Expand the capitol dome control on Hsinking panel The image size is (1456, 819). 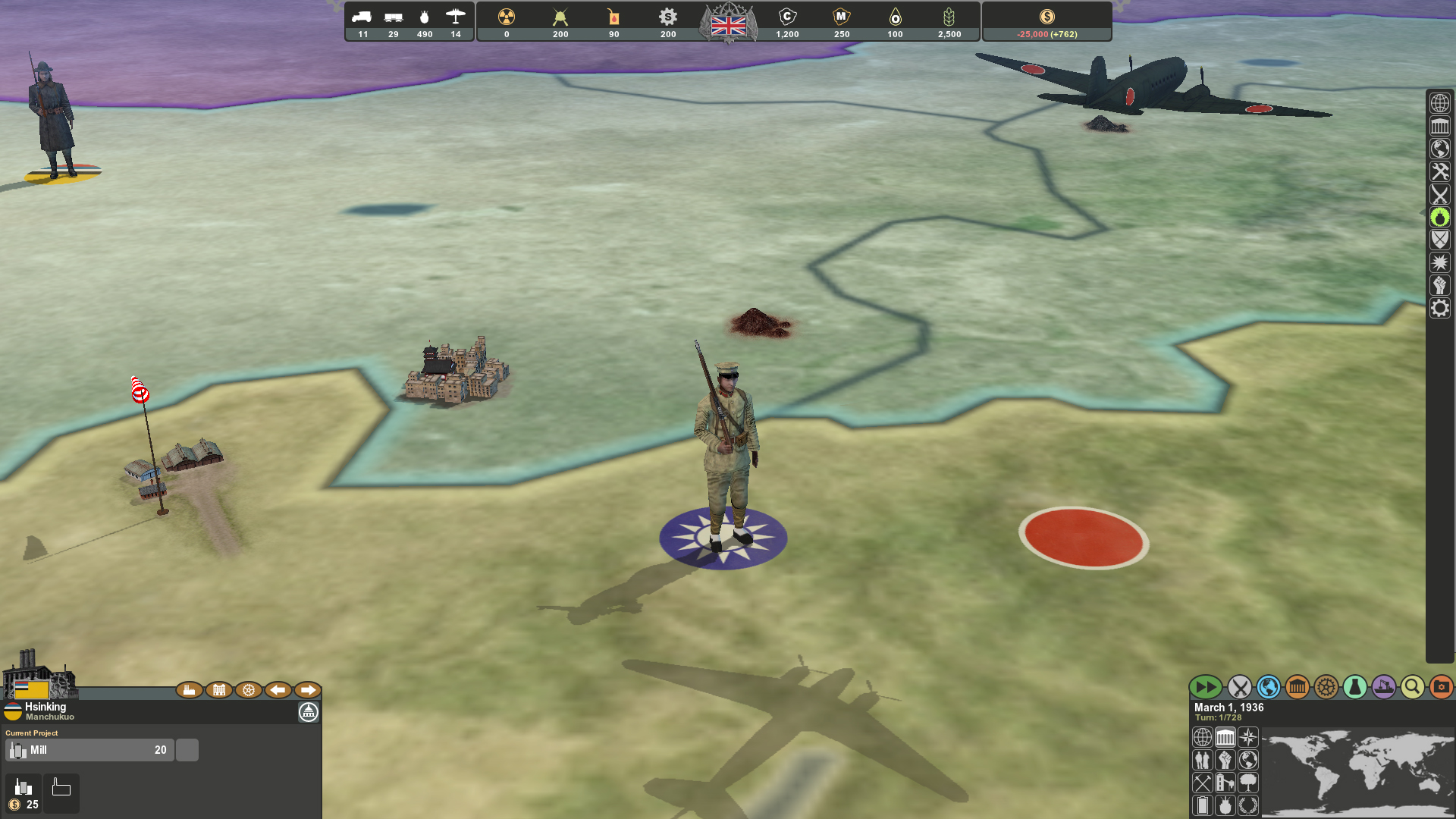308,713
